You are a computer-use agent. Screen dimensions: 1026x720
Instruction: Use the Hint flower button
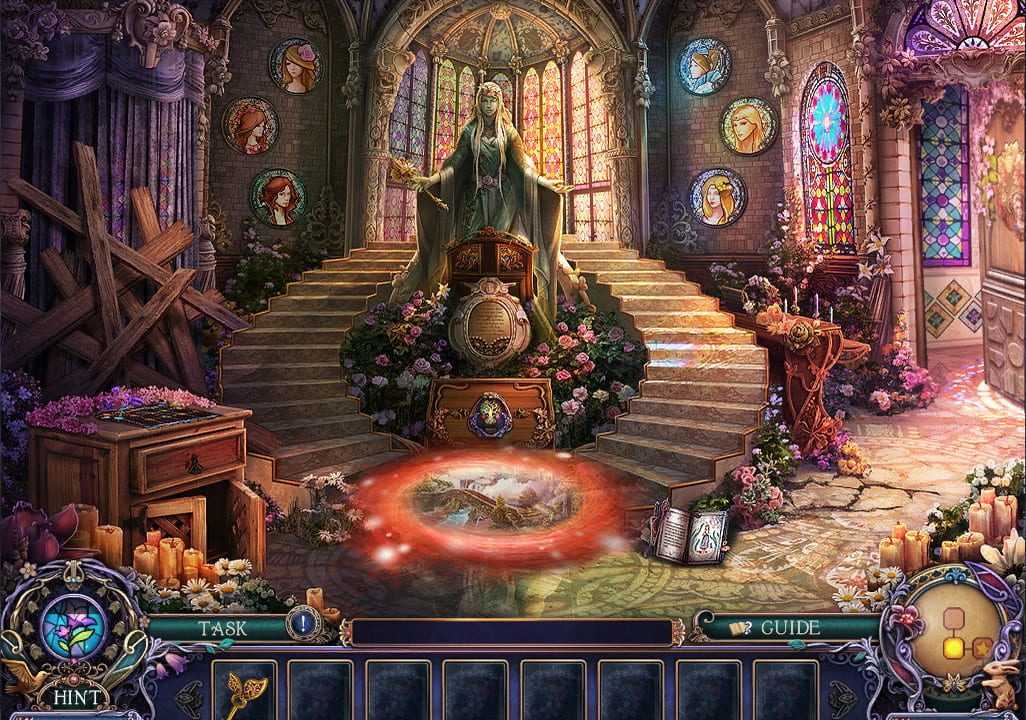(71, 628)
